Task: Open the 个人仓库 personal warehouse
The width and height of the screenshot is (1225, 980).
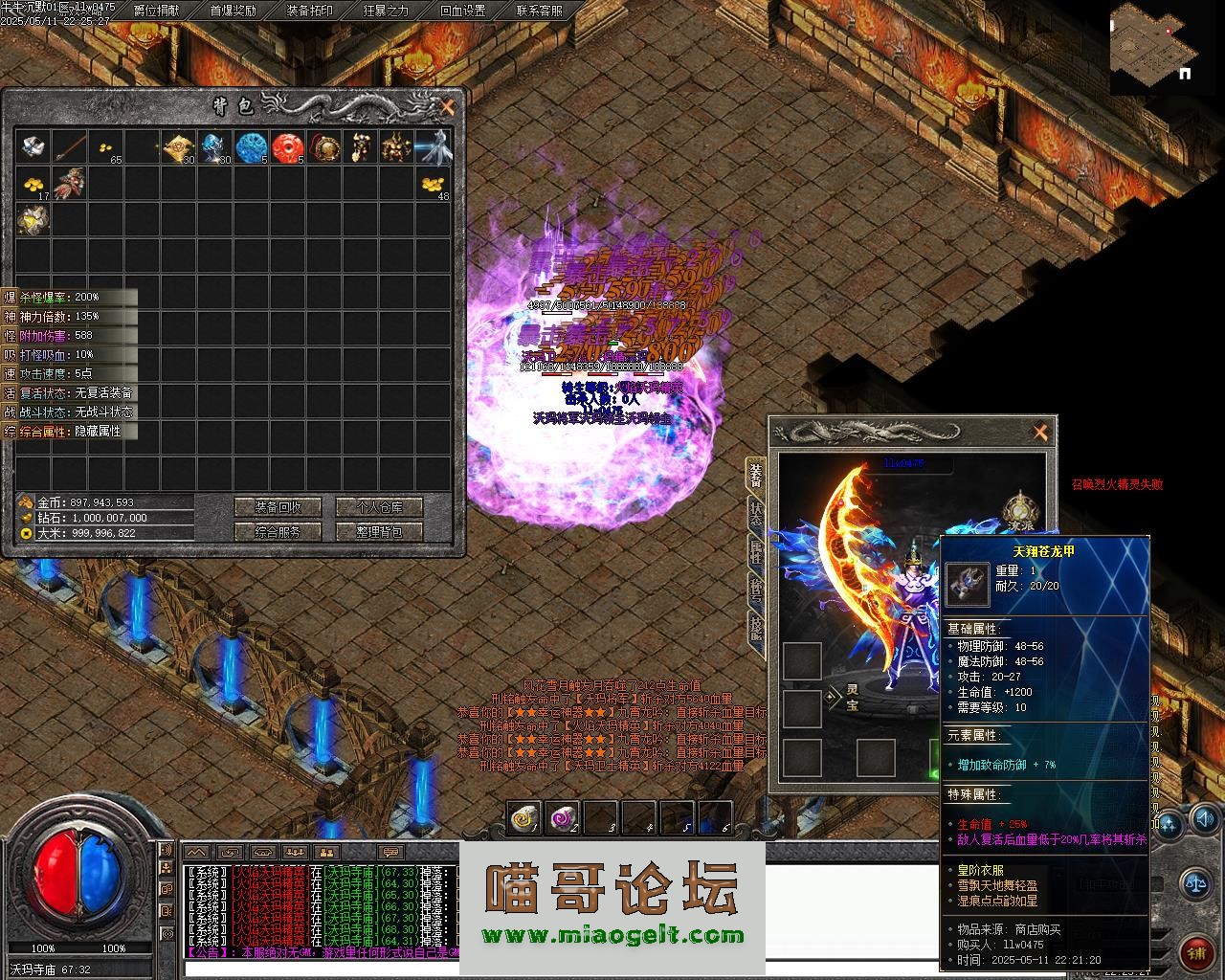Action: point(380,507)
